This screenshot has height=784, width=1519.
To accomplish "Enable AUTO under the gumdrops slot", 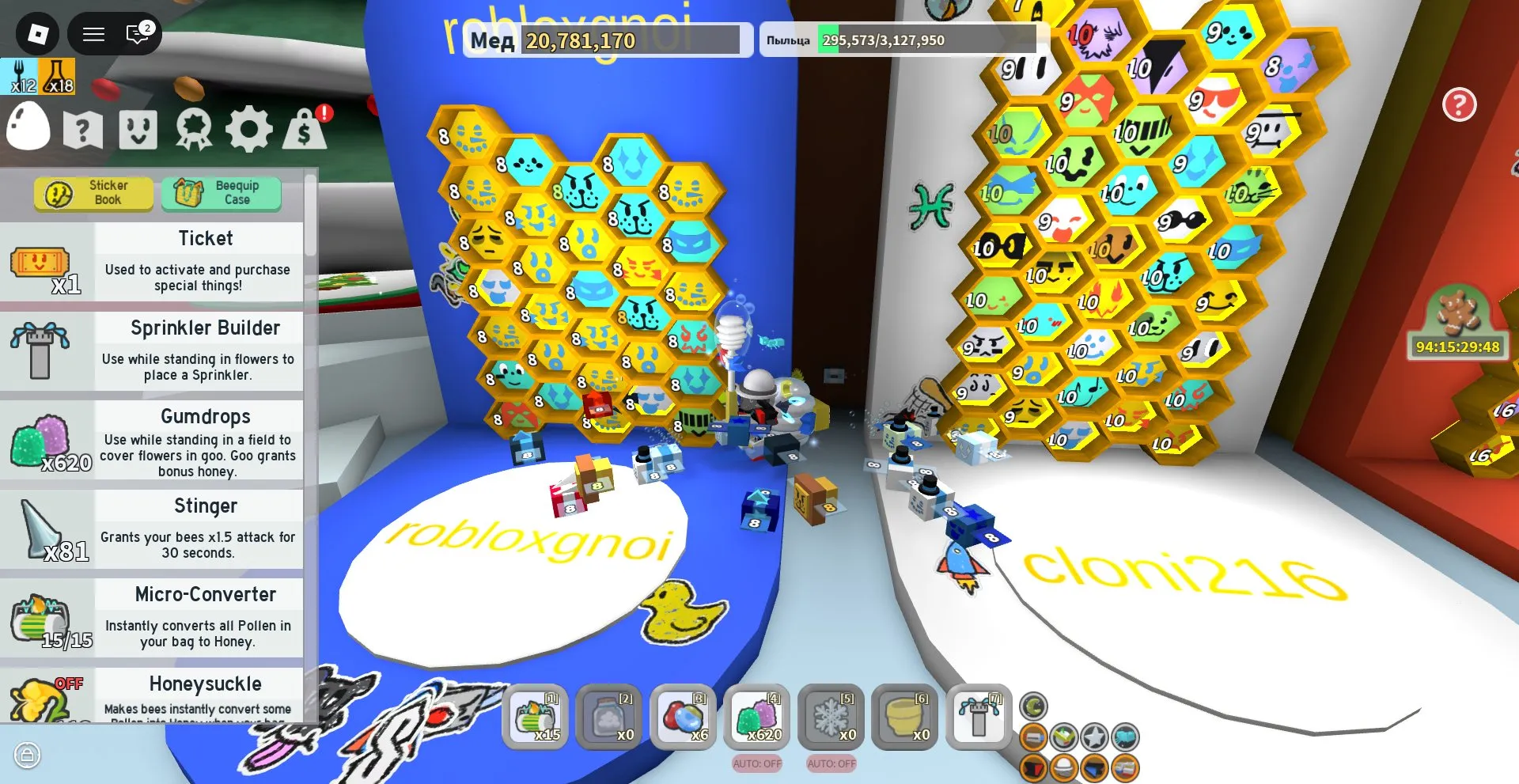I will pyautogui.click(x=756, y=764).
